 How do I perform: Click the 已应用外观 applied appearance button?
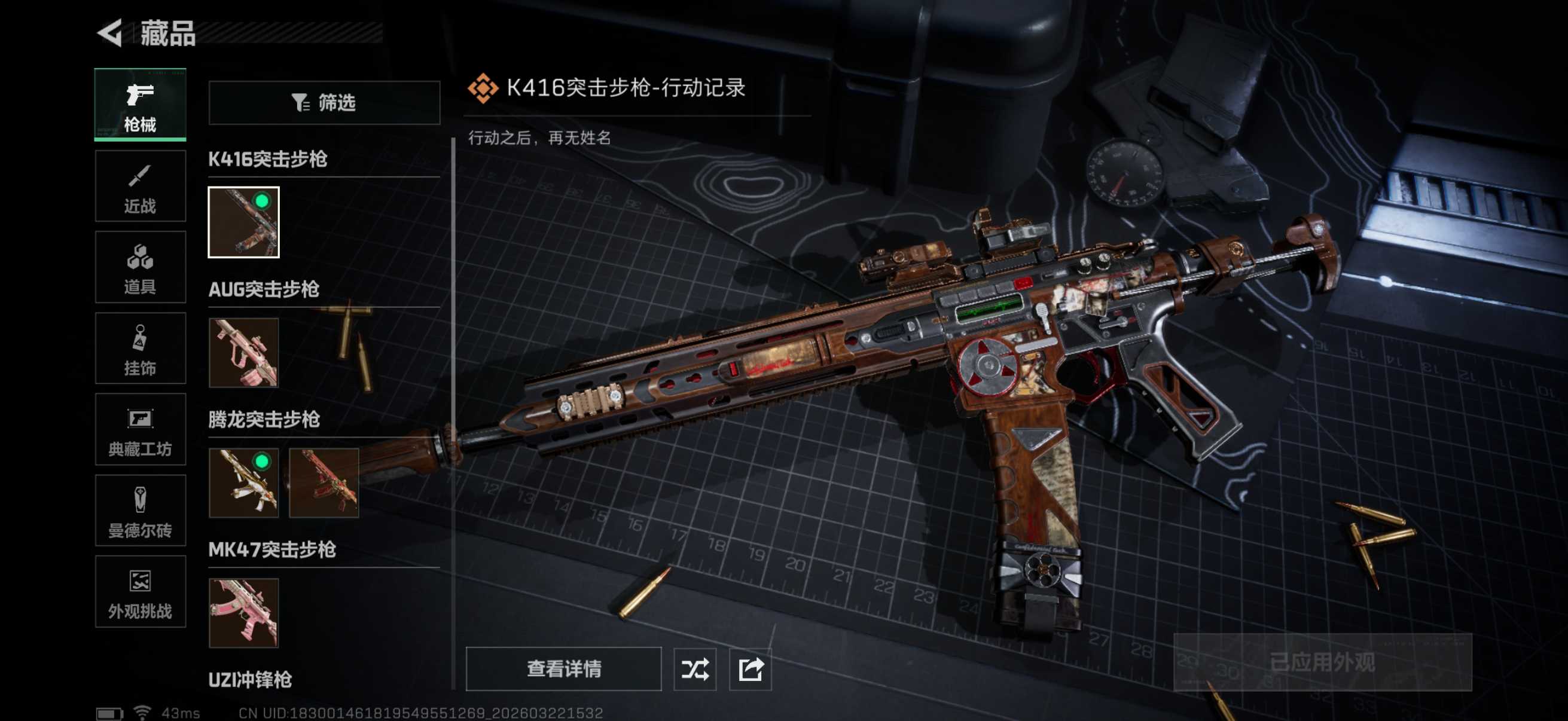tap(1322, 662)
